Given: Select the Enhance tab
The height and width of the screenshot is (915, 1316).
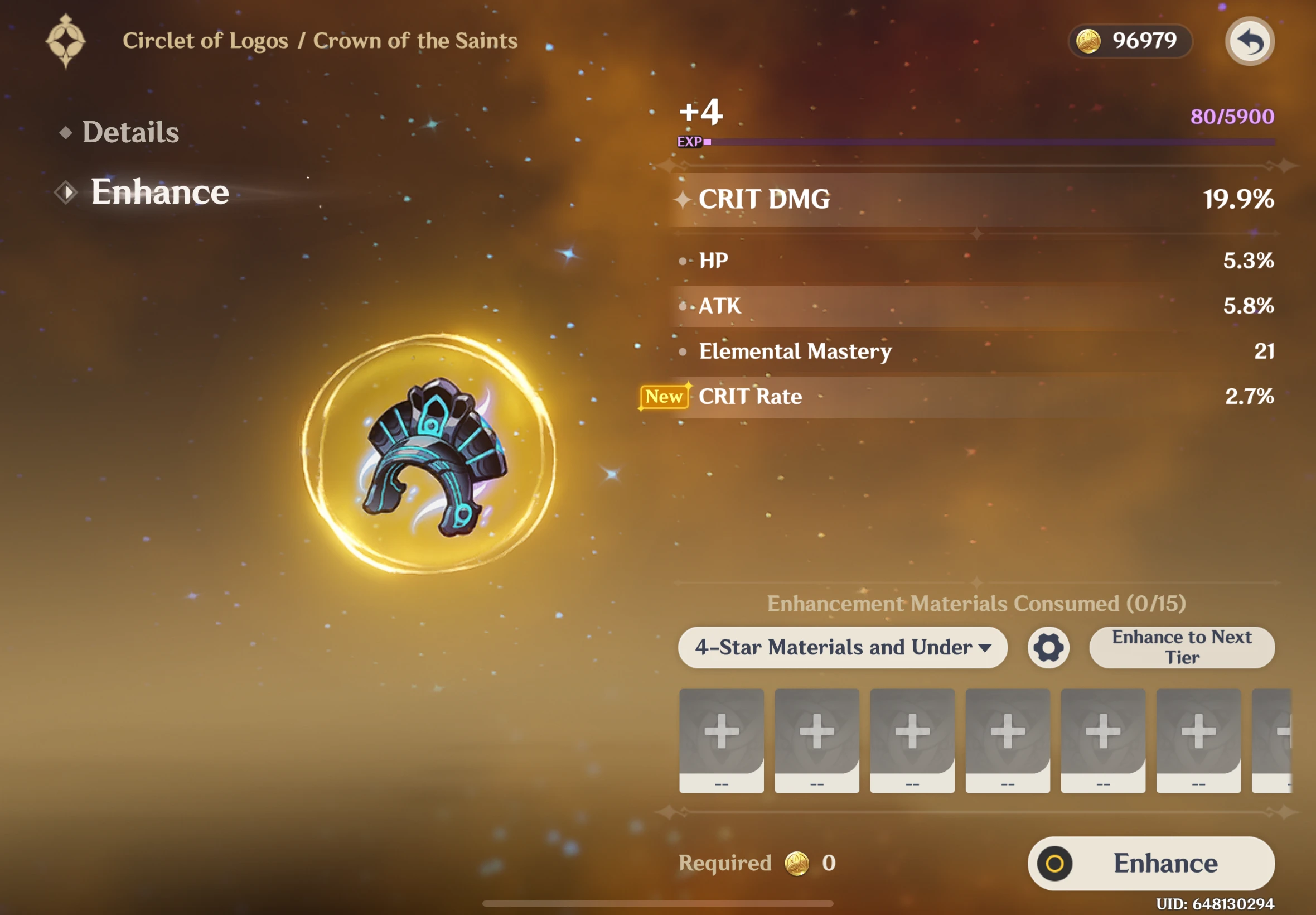Looking at the screenshot, I should [x=159, y=192].
